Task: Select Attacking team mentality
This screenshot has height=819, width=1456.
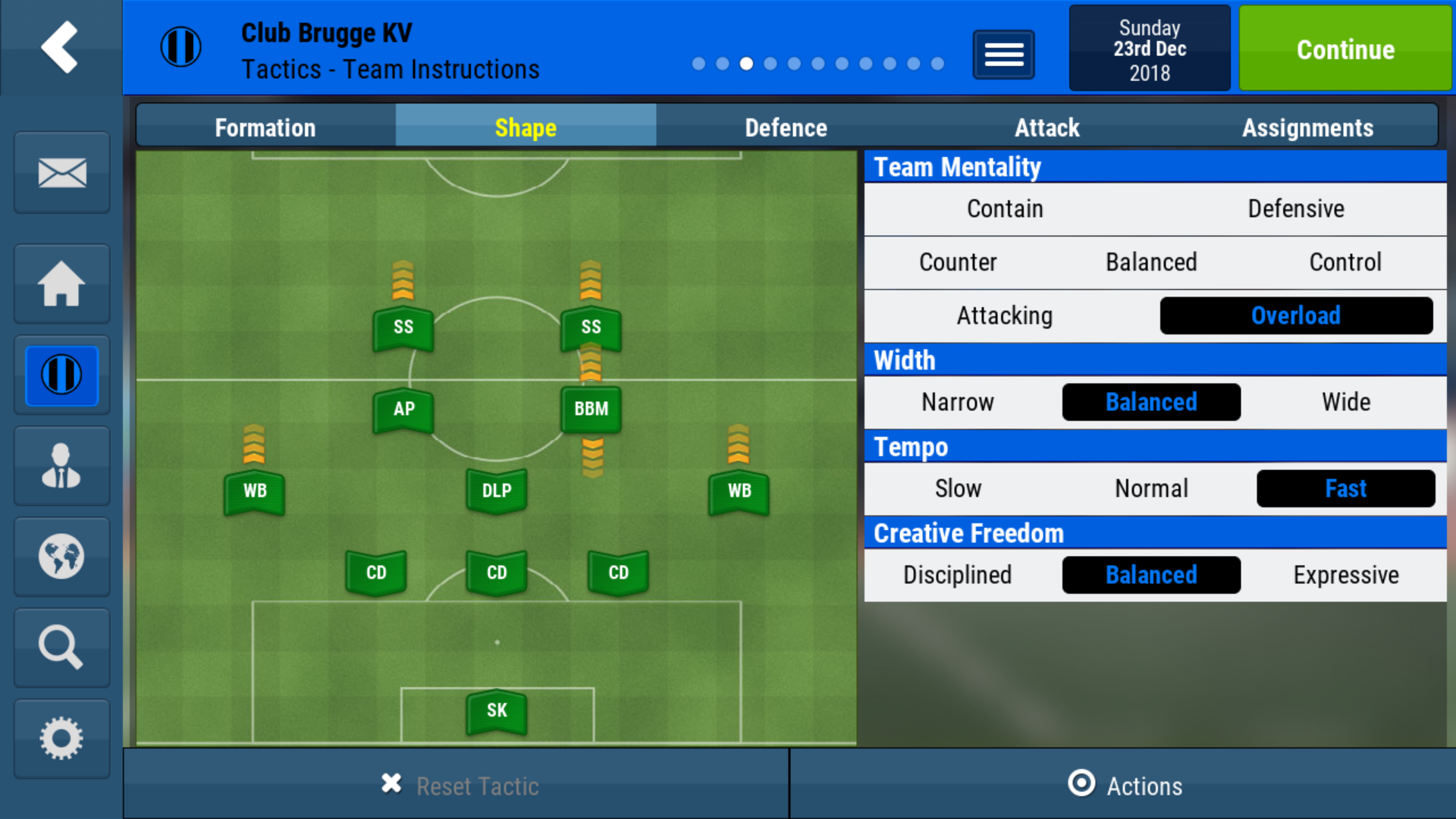Action: click(x=1004, y=315)
